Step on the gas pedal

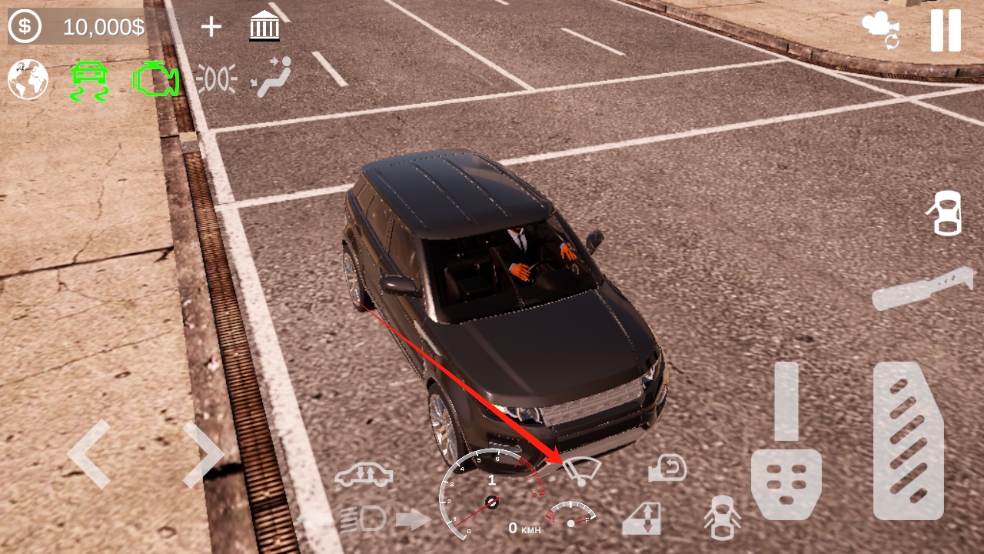click(x=908, y=441)
